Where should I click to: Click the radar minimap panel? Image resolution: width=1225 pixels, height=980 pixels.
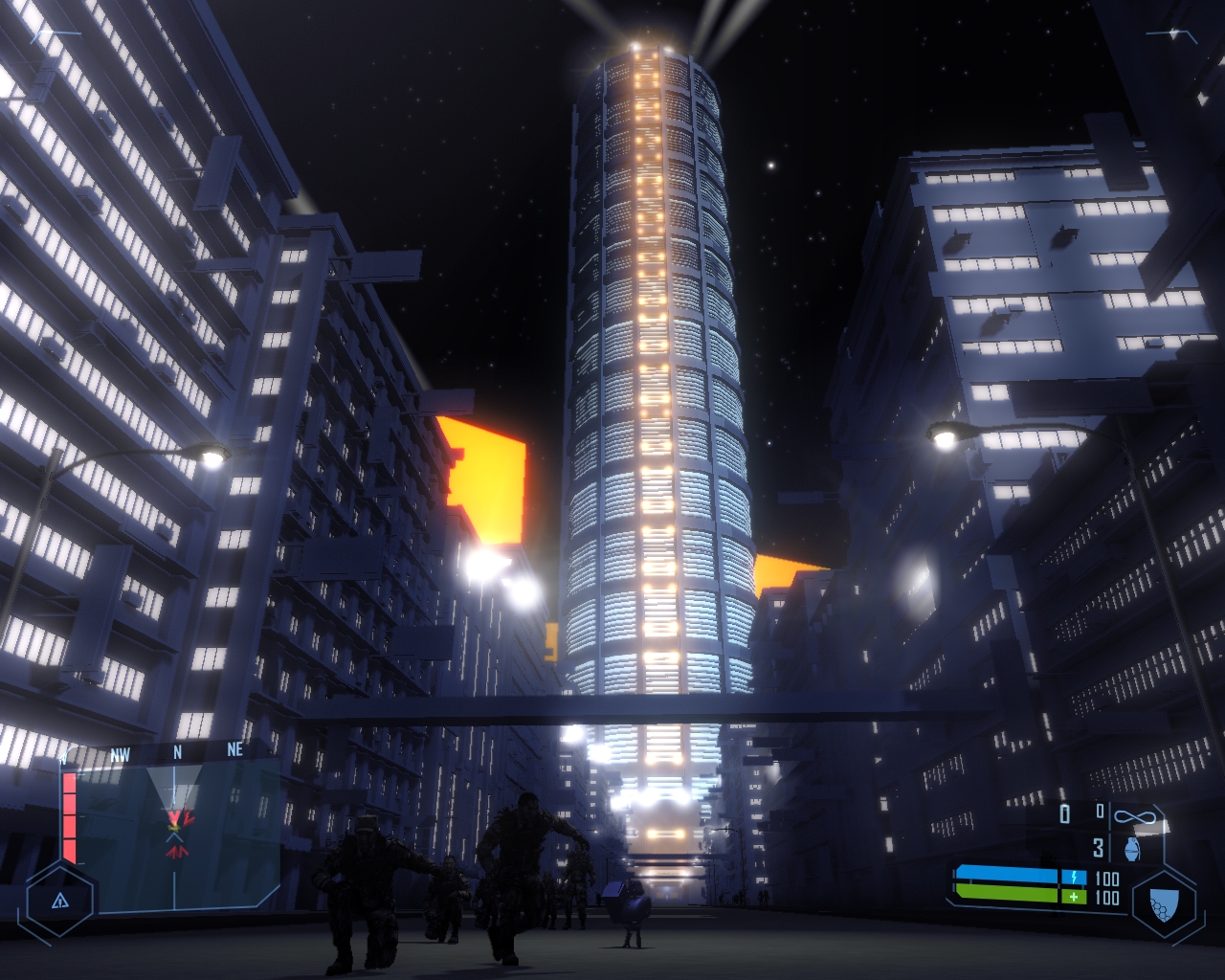coord(177,831)
